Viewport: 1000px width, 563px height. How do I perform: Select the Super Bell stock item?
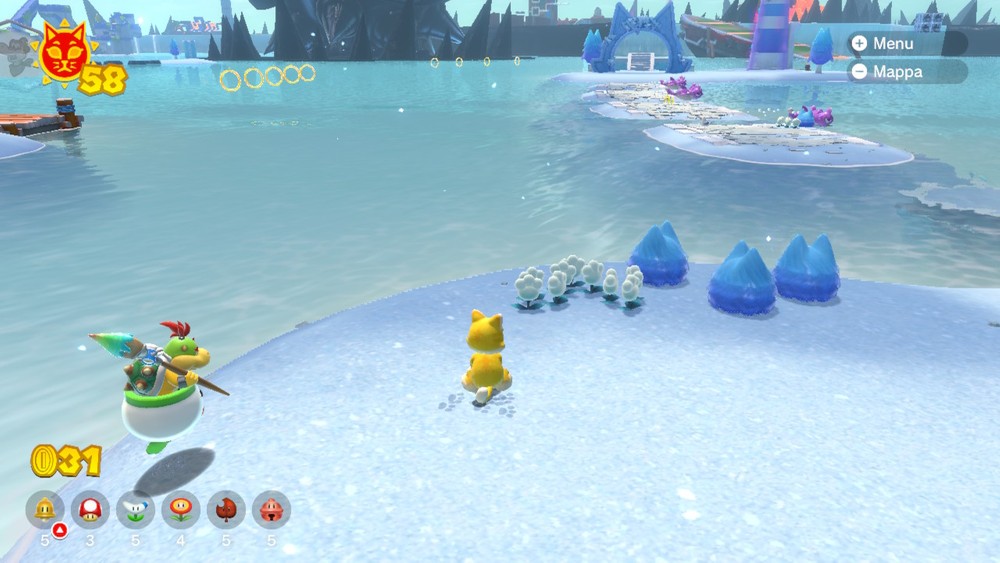[45, 509]
